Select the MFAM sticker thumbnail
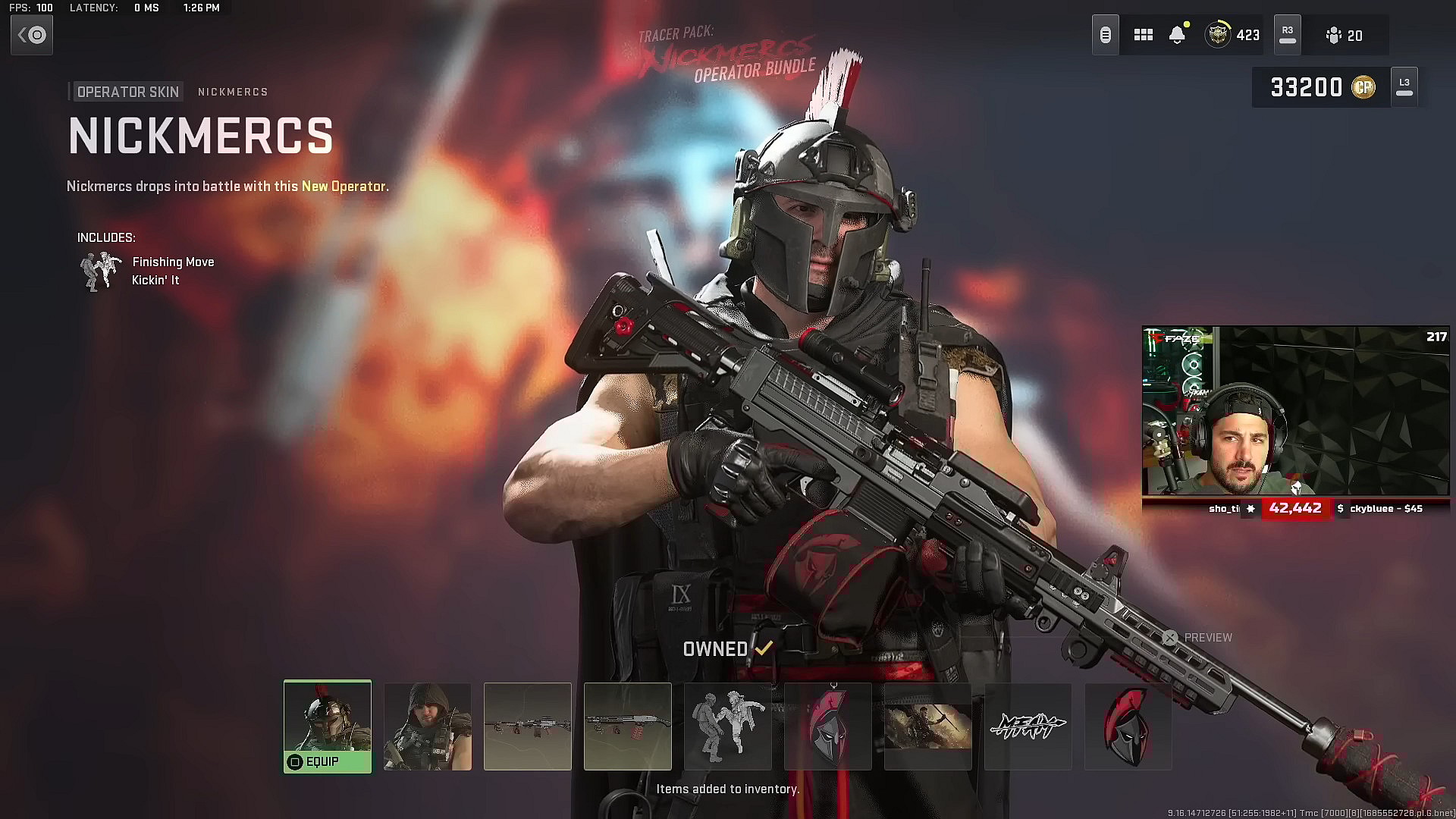 pyautogui.click(x=1028, y=726)
